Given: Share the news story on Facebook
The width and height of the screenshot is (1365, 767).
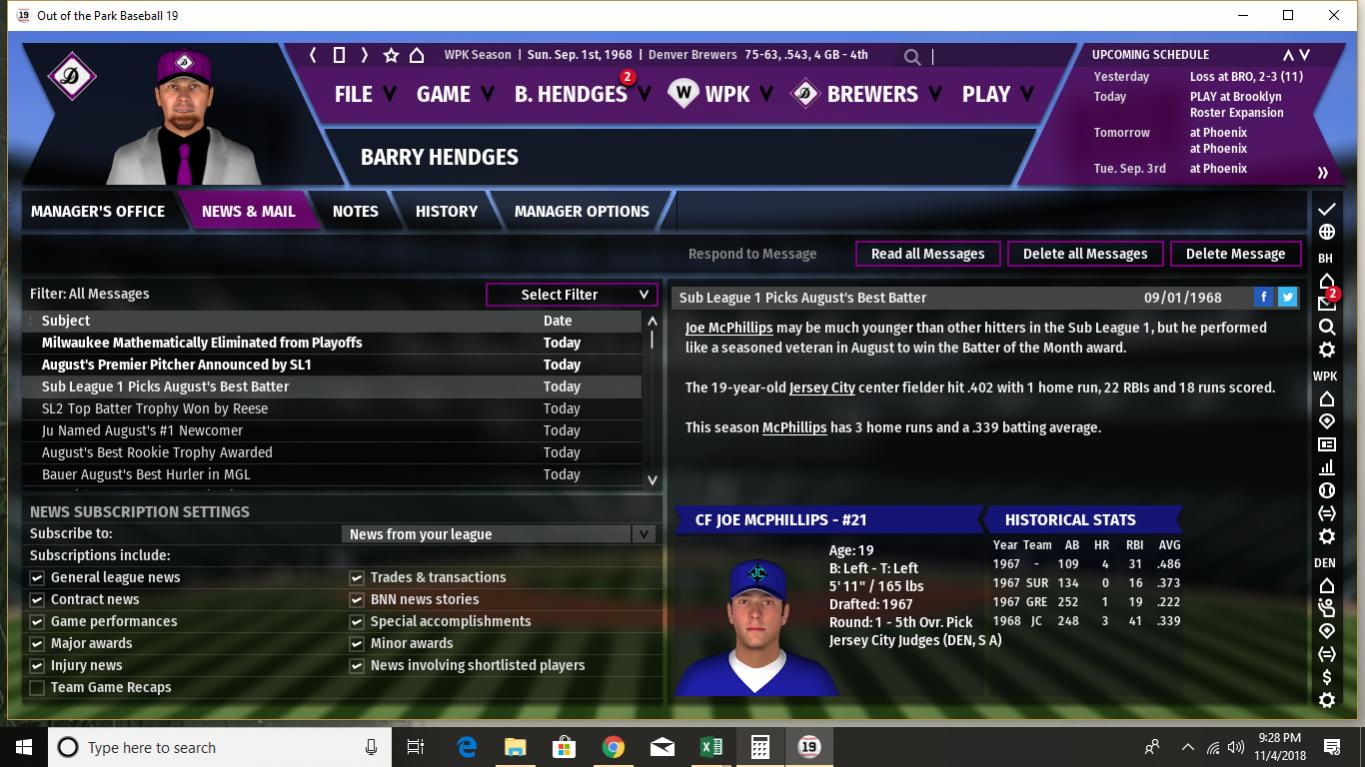Looking at the screenshot, I should (x=1264, y=297).
